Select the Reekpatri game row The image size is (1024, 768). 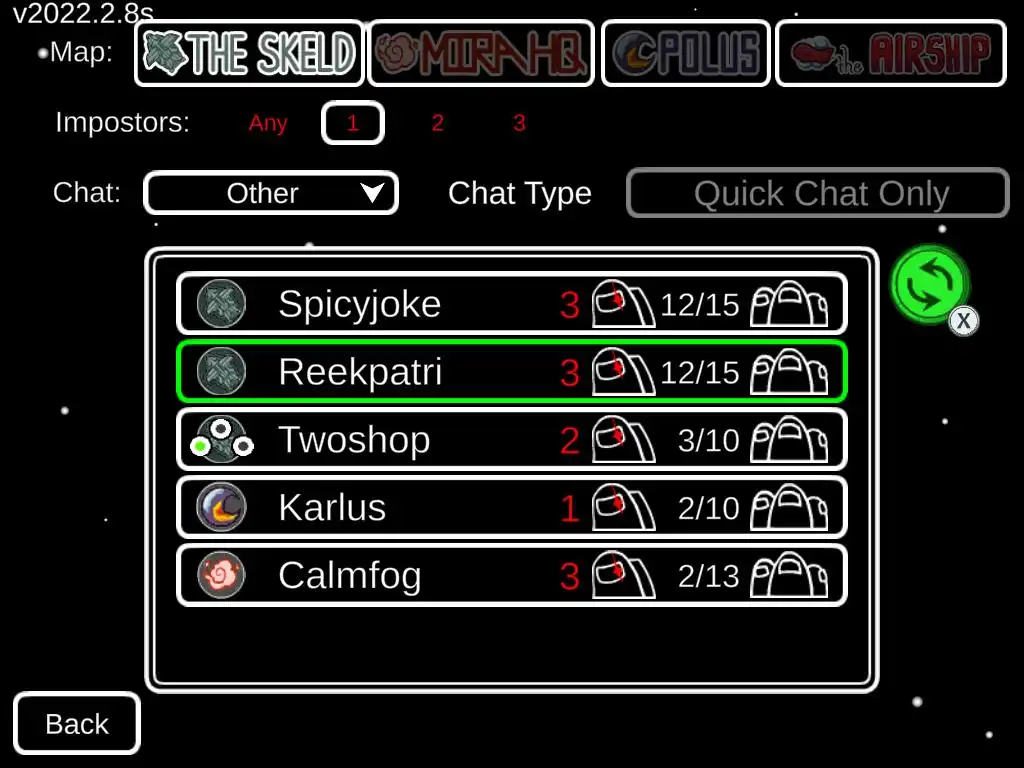pos(512,371)
